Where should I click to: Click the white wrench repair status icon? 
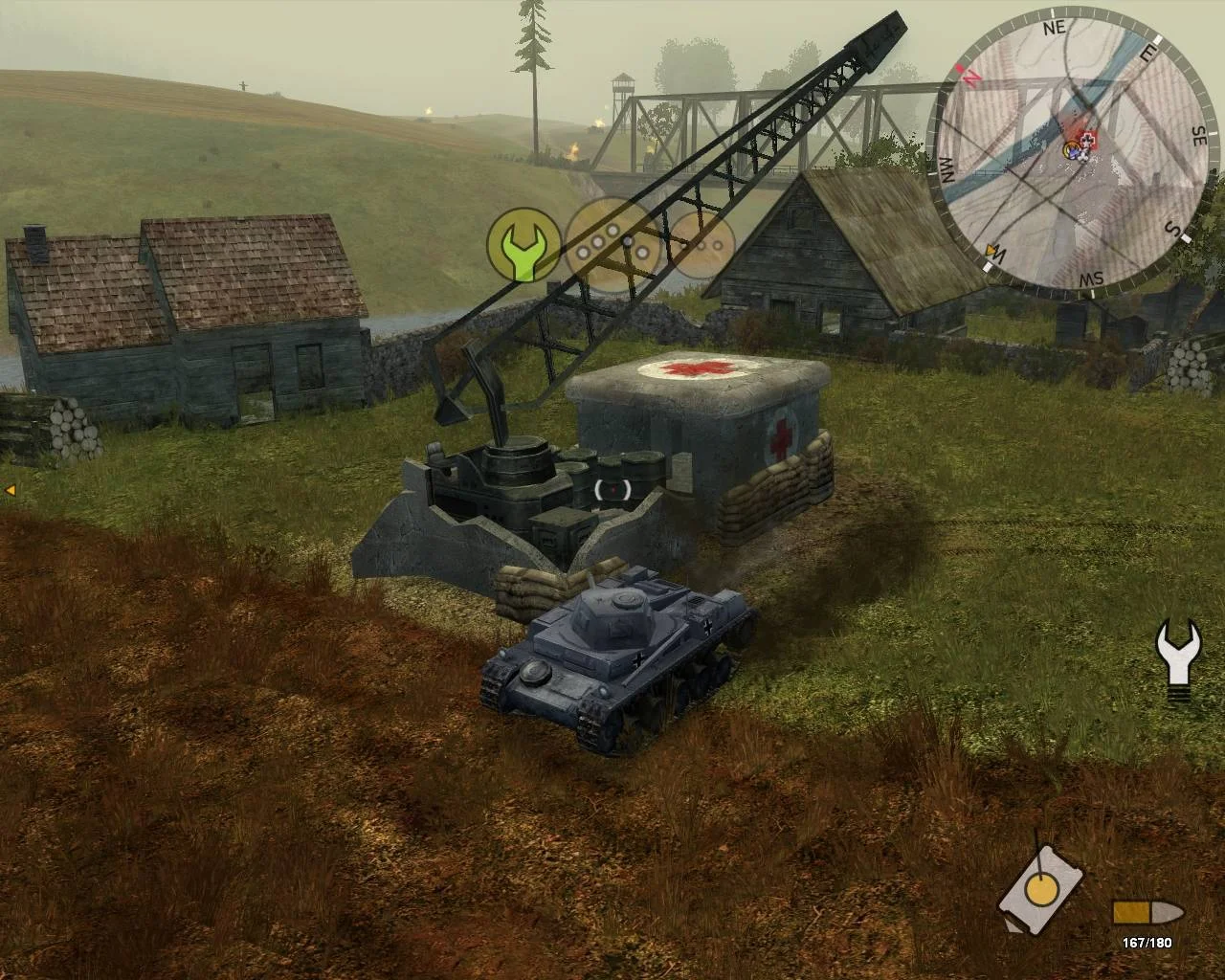[x=1179, y=655]
